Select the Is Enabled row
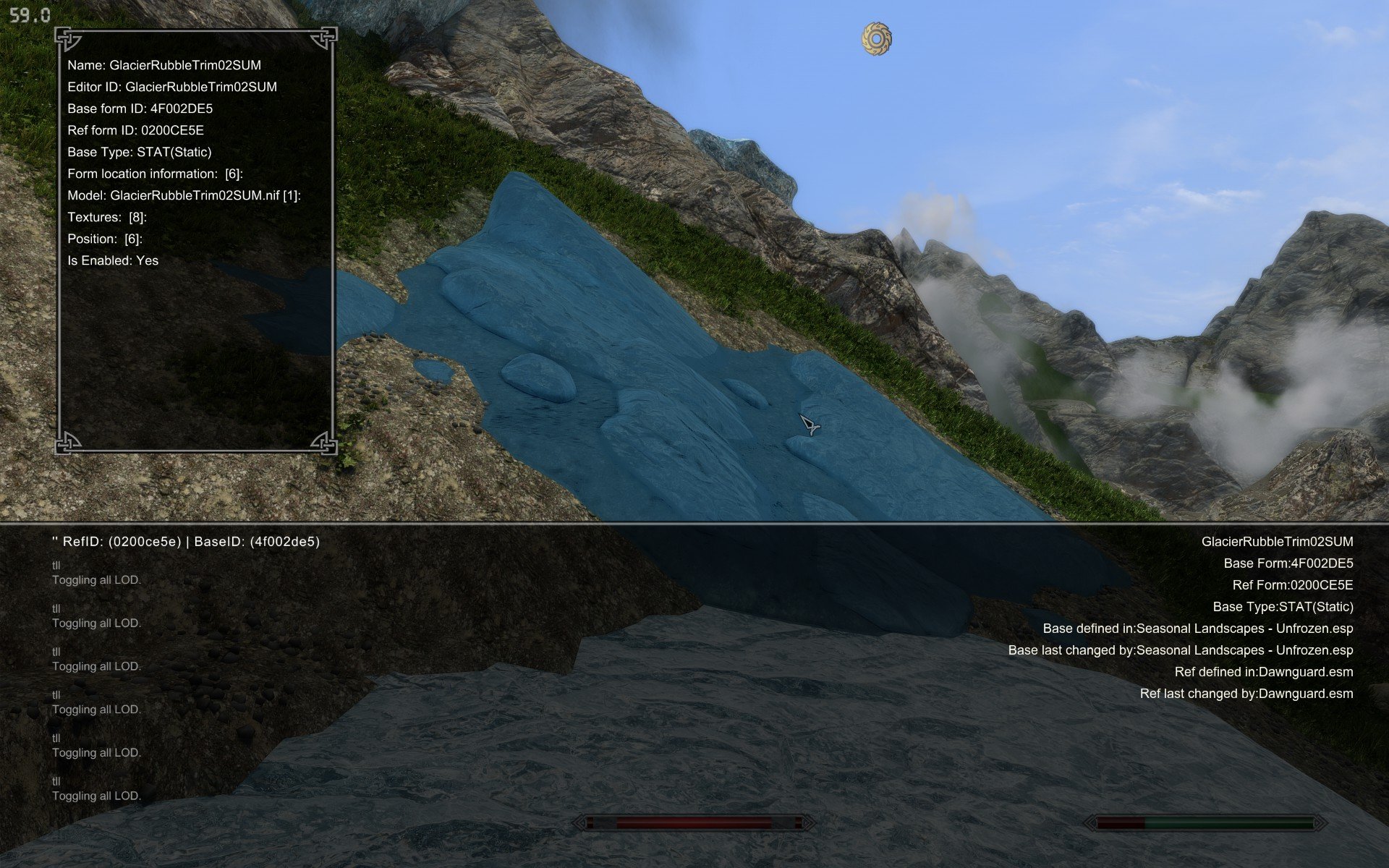The image size is (1389, 868). [x=113, y=260]
